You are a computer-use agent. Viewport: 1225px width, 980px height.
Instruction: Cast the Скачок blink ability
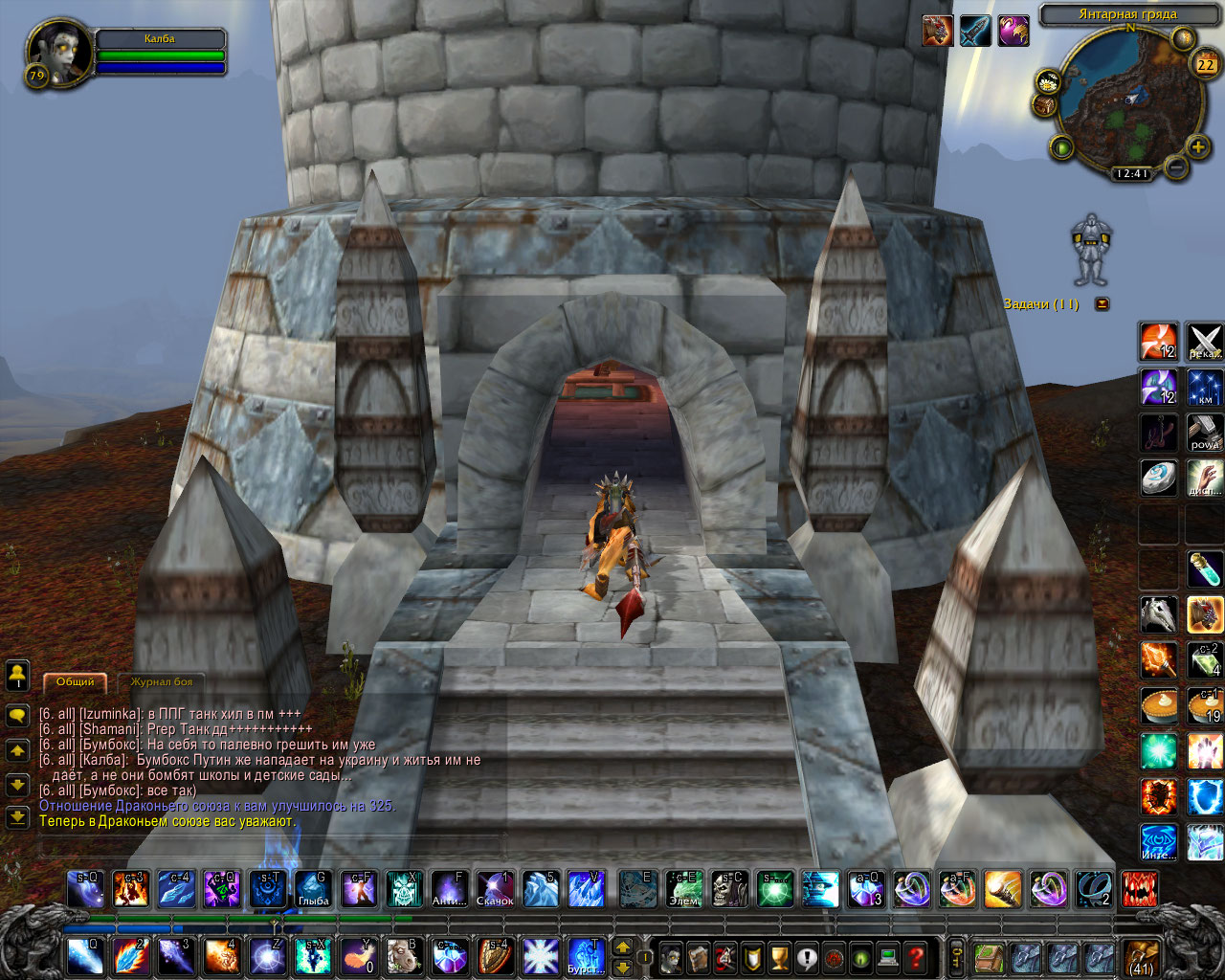(495, 889)
